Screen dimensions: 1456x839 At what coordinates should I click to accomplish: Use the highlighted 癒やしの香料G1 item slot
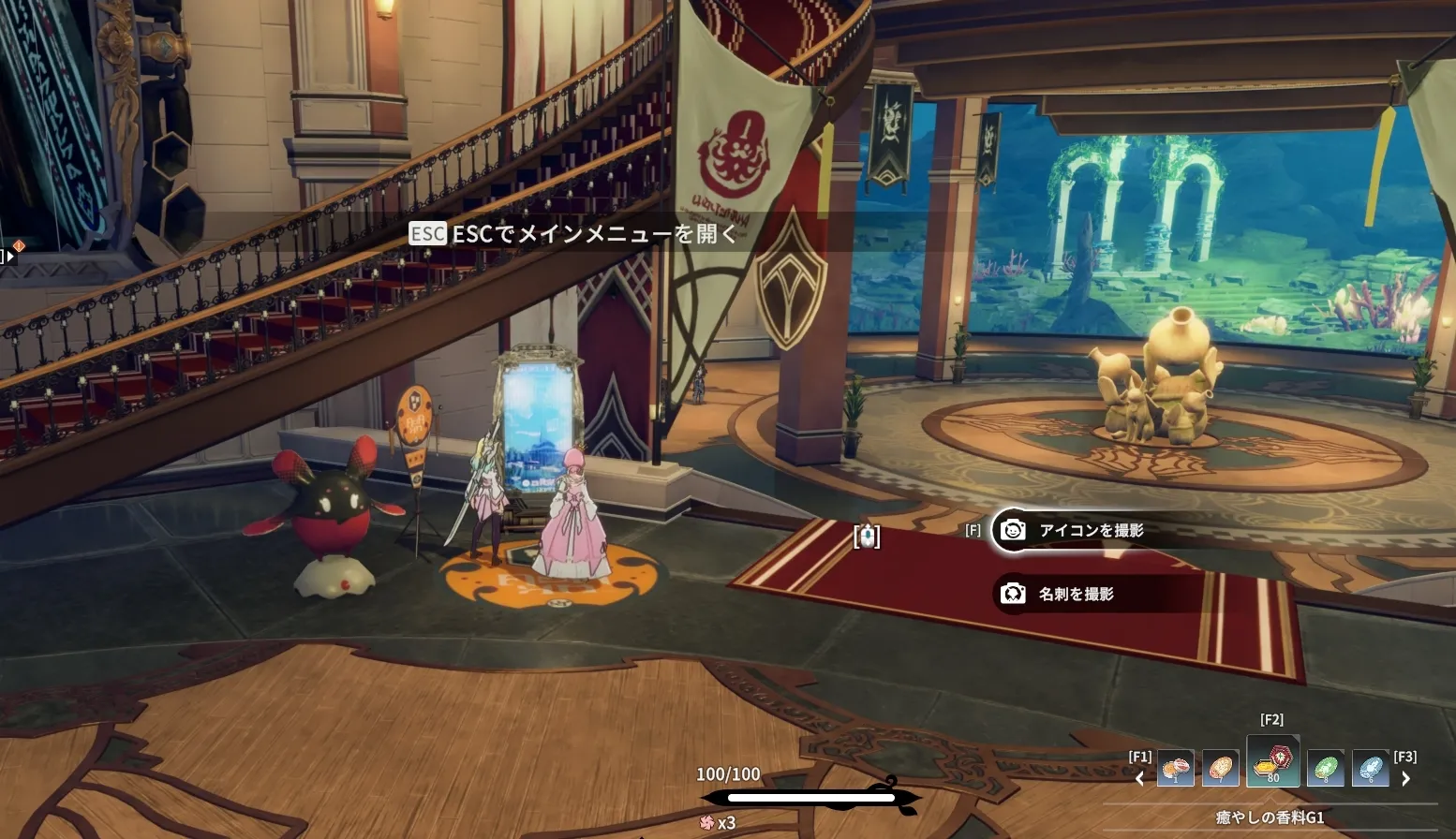pos(1272,761)
